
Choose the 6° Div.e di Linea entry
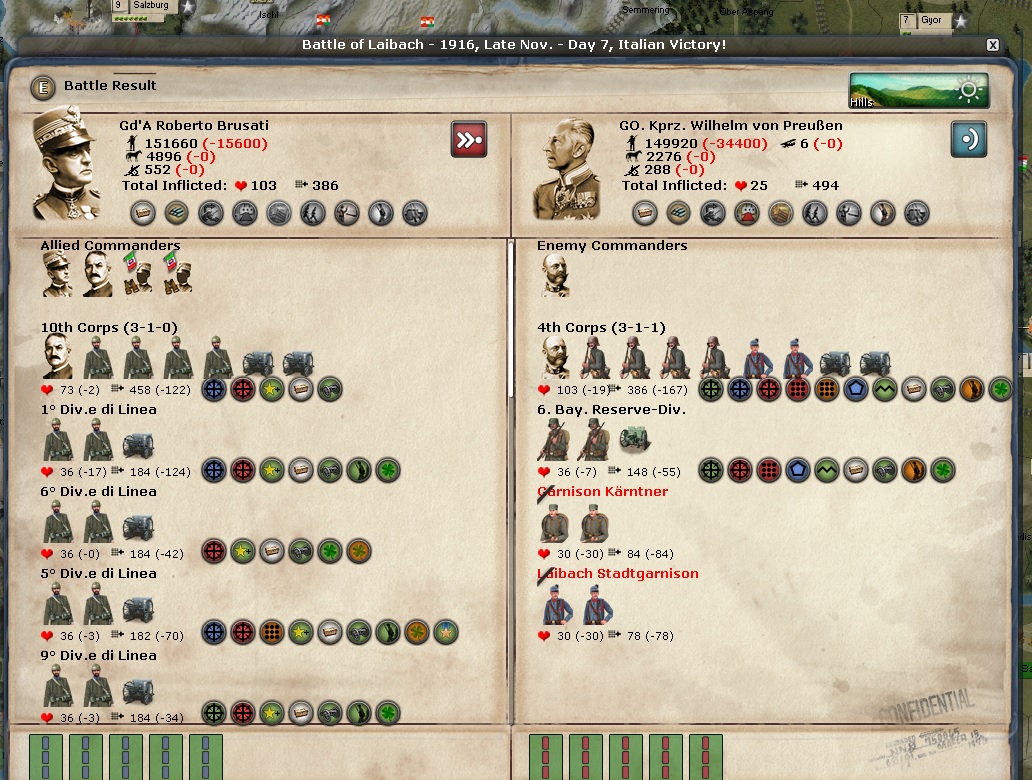click(98, 492)
